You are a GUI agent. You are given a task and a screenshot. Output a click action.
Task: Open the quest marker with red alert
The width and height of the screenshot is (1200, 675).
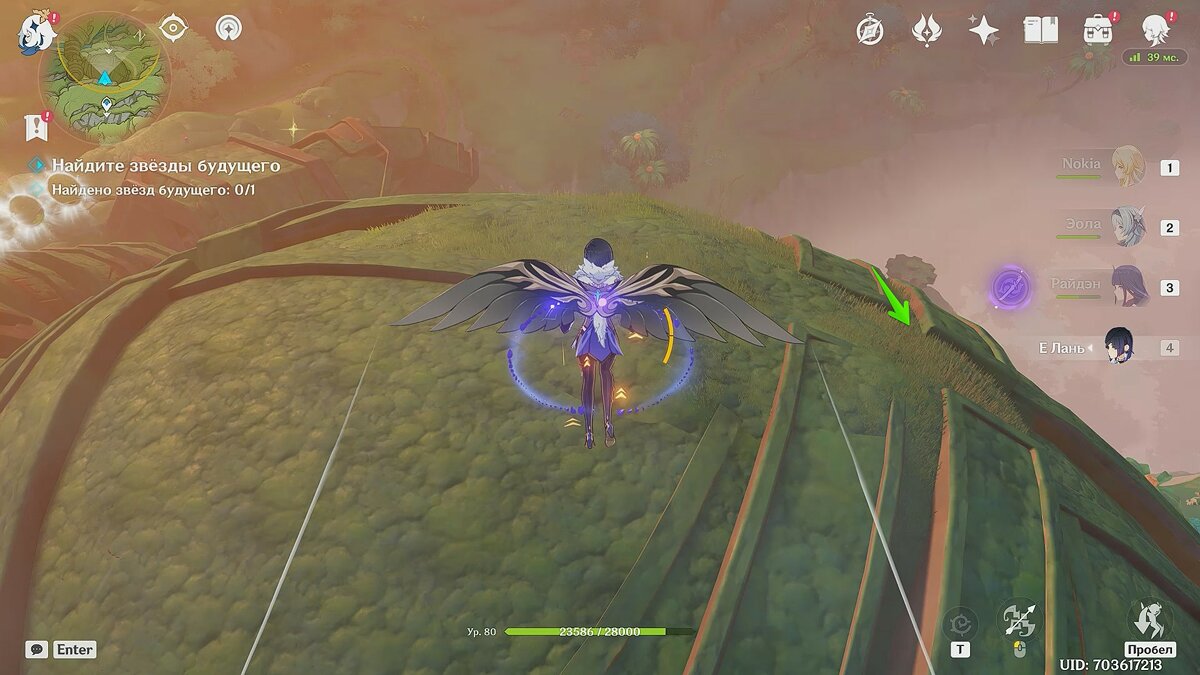(36, 127)
